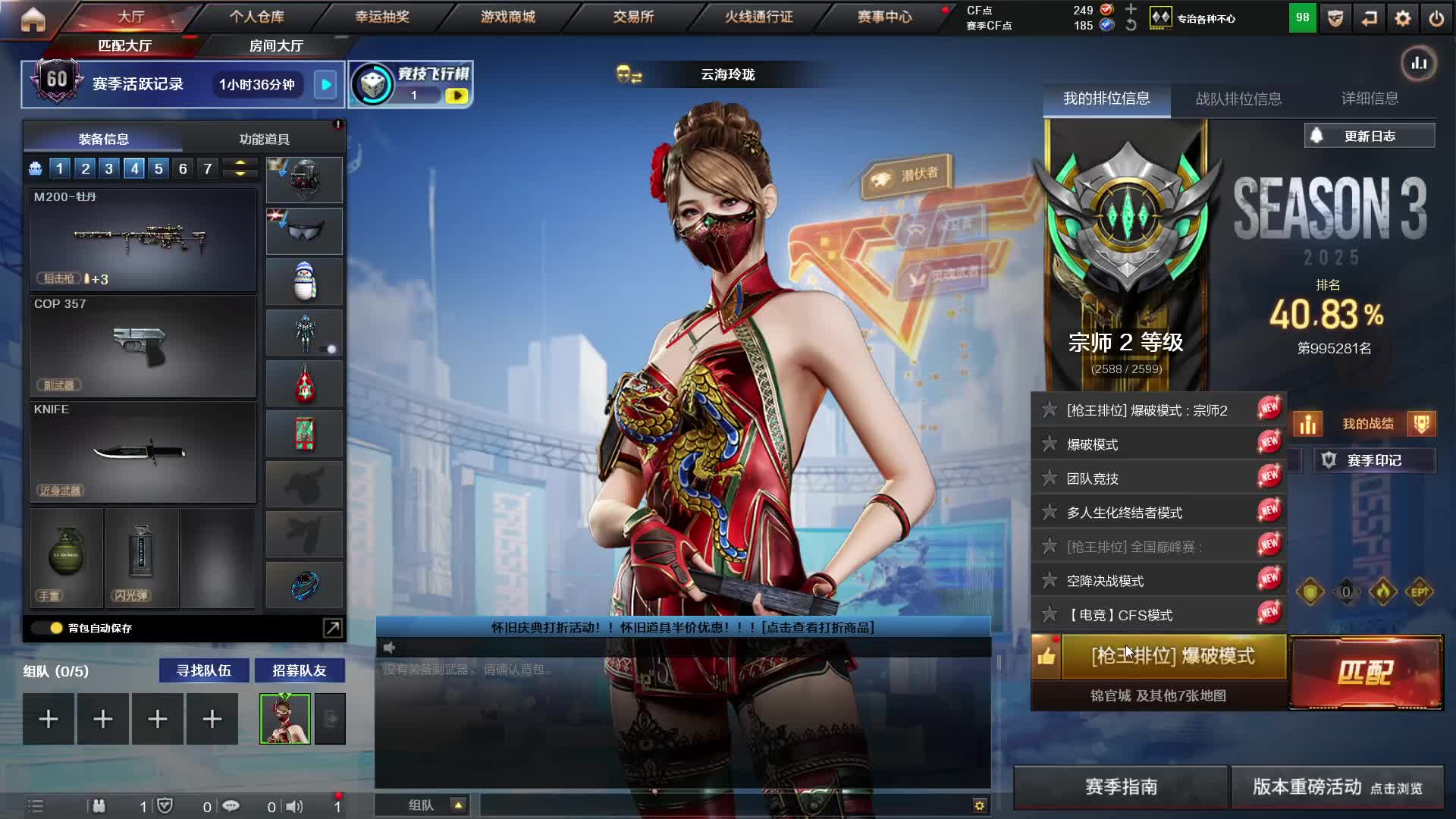Select the M200-牡丹 sniper rifle slot
The height and width of the screenshot is (819, 1456).
(x=143, y=240)
